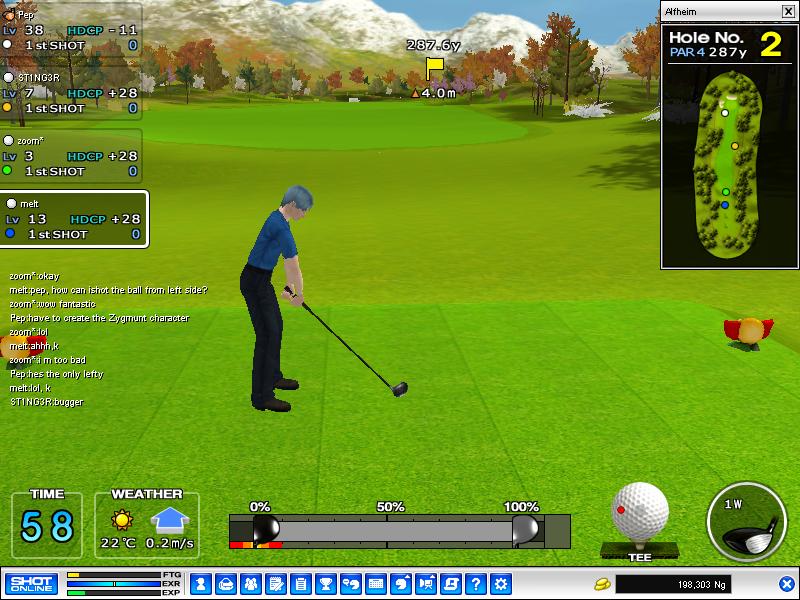Select player zoom* in the player list
Viewport: 800px width, 600px height.
pos(70,156)
